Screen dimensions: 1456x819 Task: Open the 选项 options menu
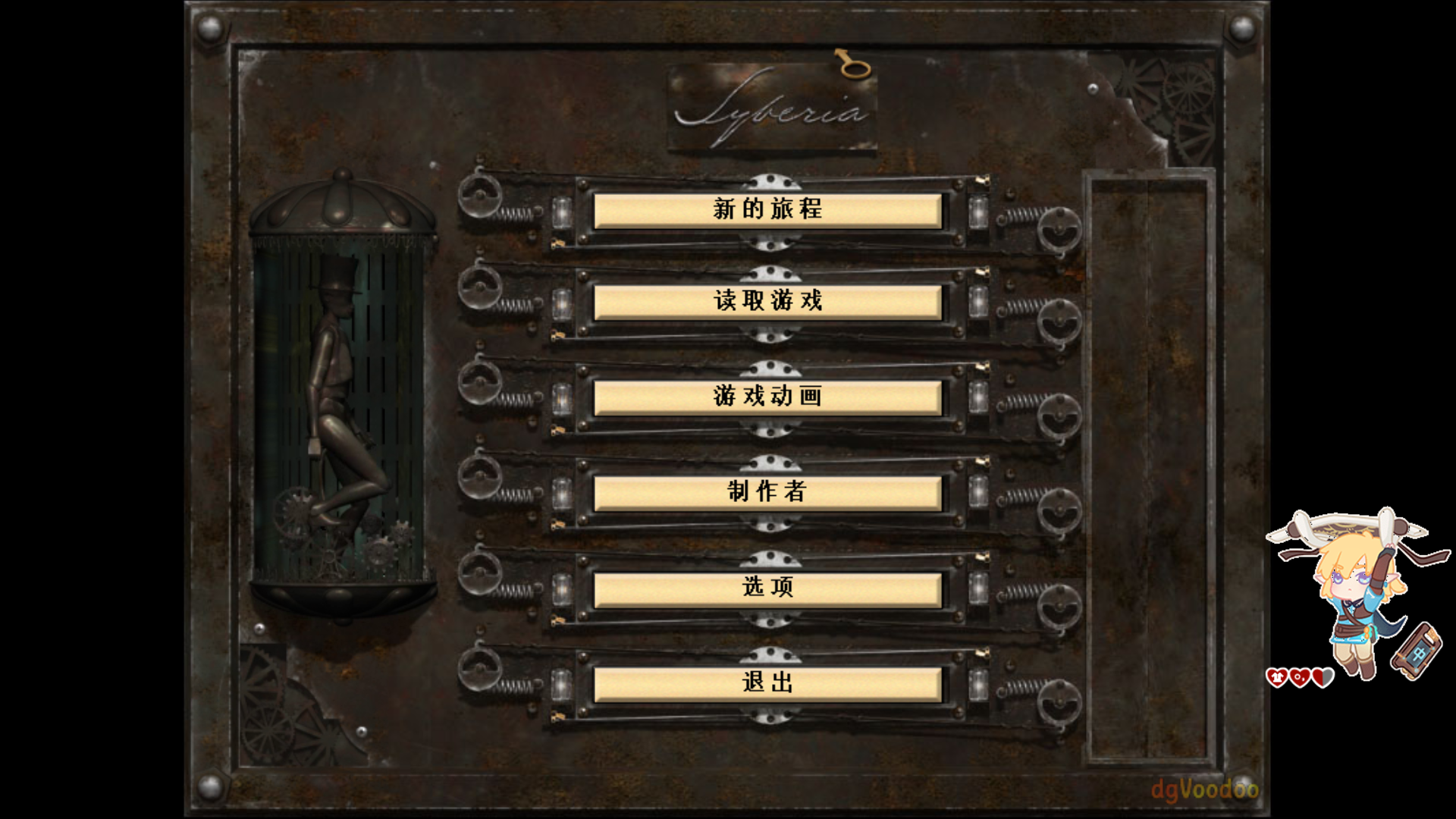coord(767,588)
